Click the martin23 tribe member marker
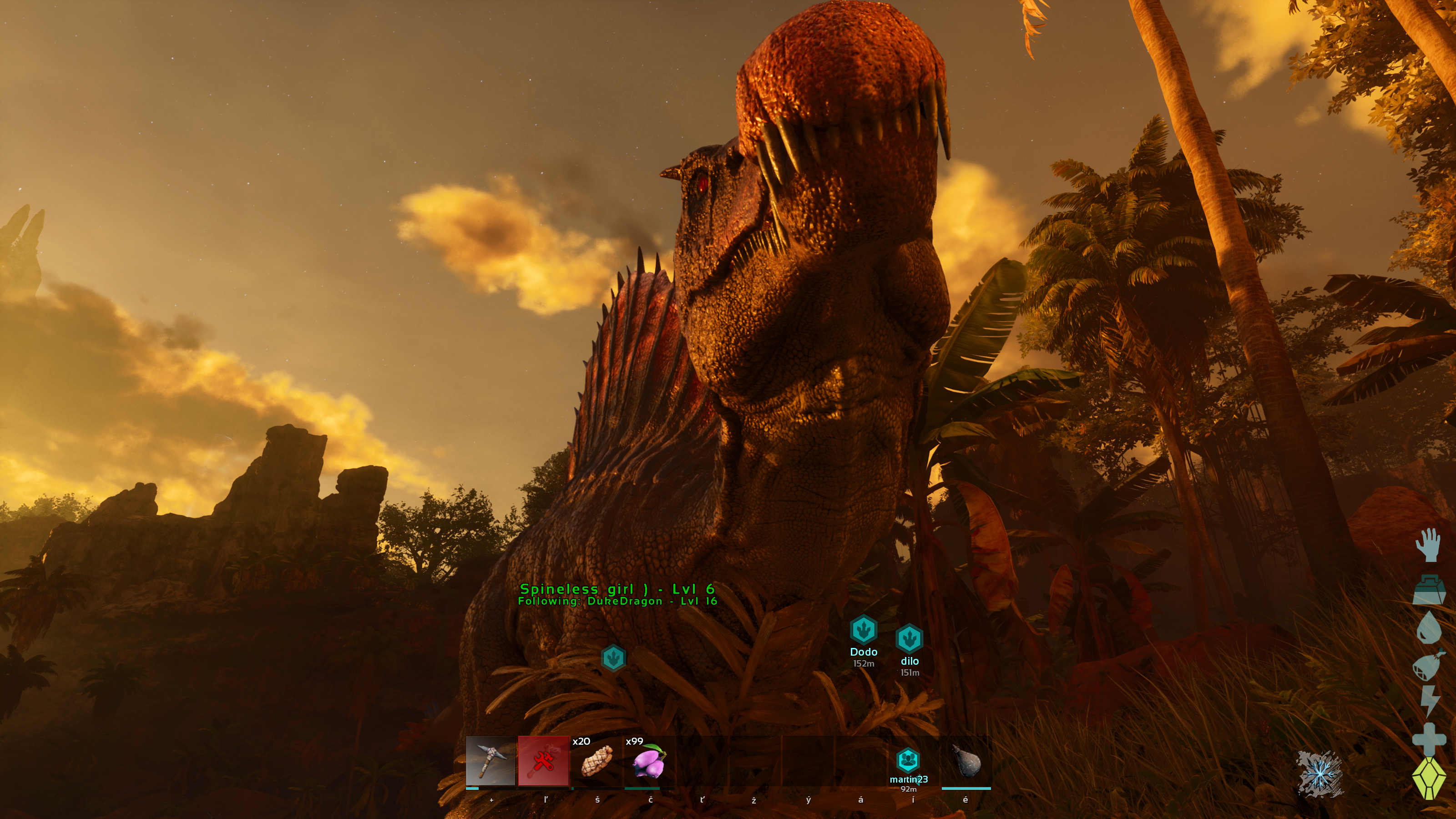 [x=908, y=760]
